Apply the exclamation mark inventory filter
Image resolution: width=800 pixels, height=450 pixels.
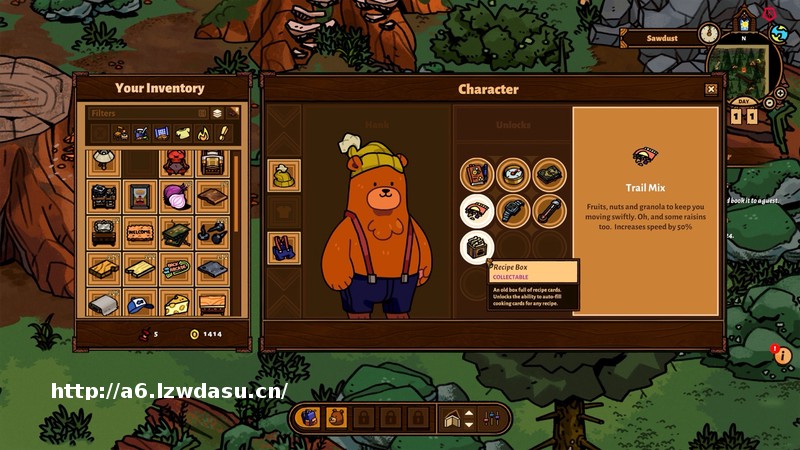224,132
